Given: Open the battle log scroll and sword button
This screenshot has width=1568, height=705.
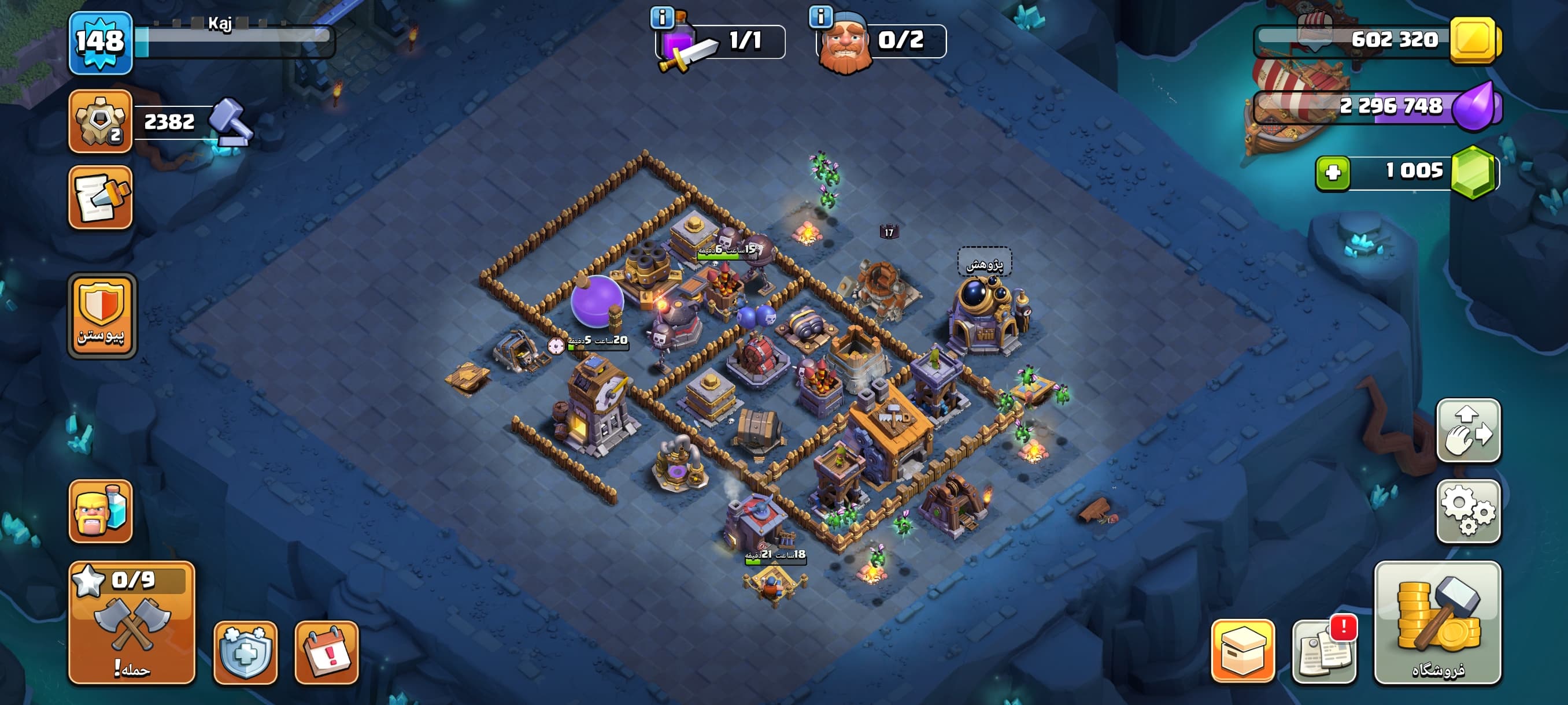Looking at the screenshot, I should (101, 198).
